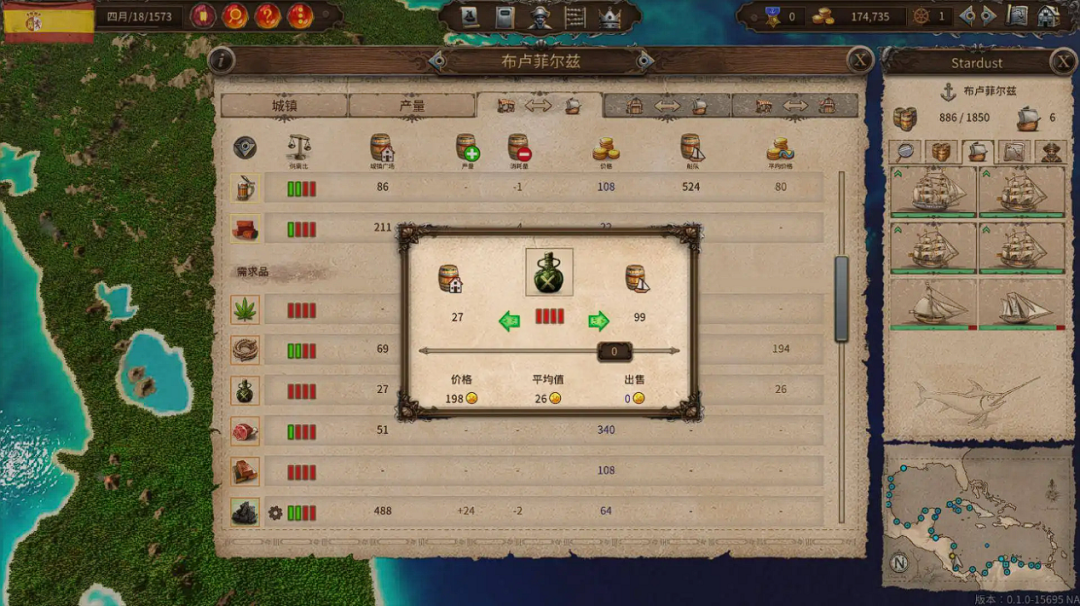
Task: Close the Stardust convoy panel
Action: tap(1063, 62)
